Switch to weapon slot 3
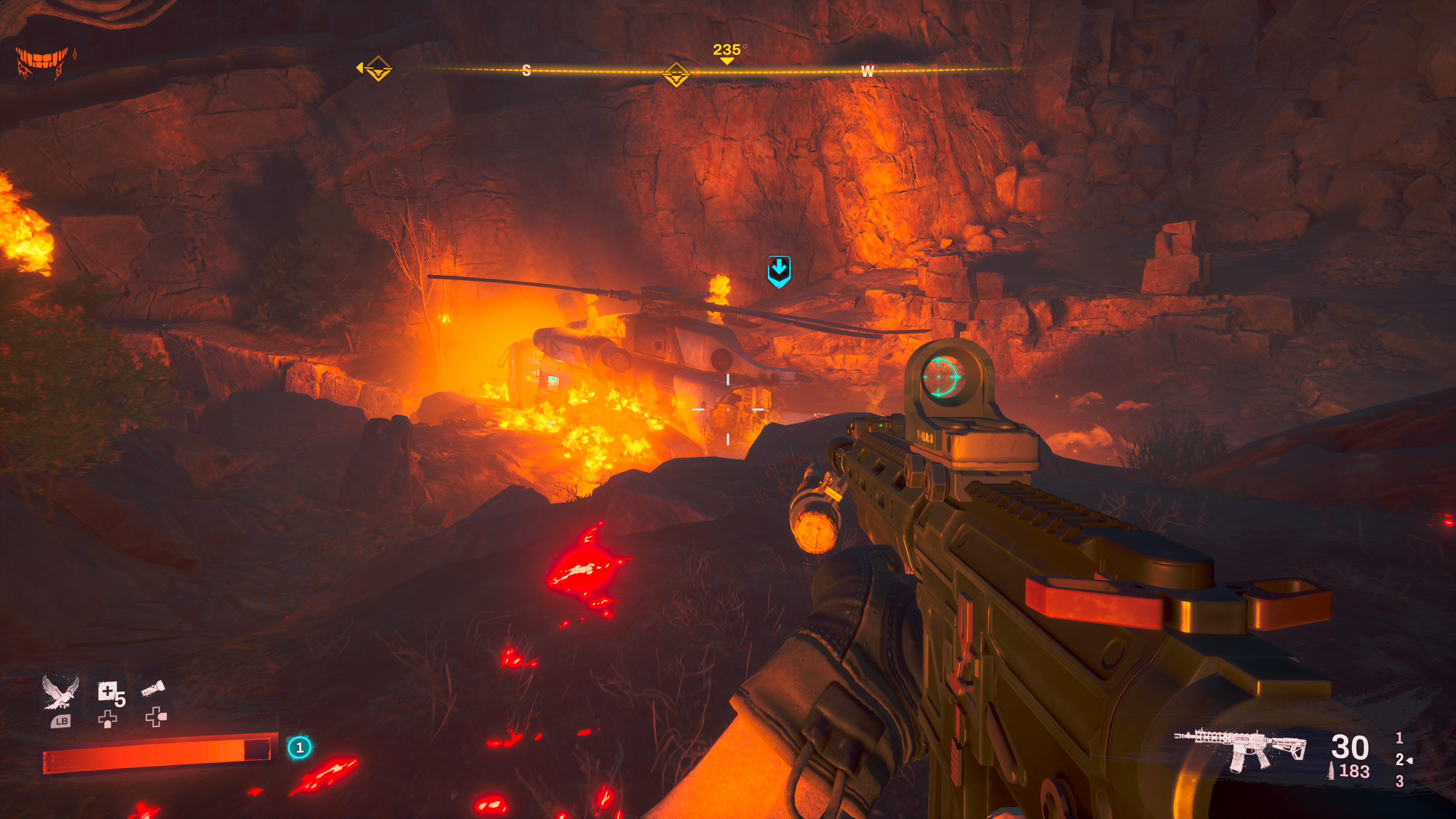Image resolution: width=1456 pixels, height=819 pixels. click(x=1399, y=781)
